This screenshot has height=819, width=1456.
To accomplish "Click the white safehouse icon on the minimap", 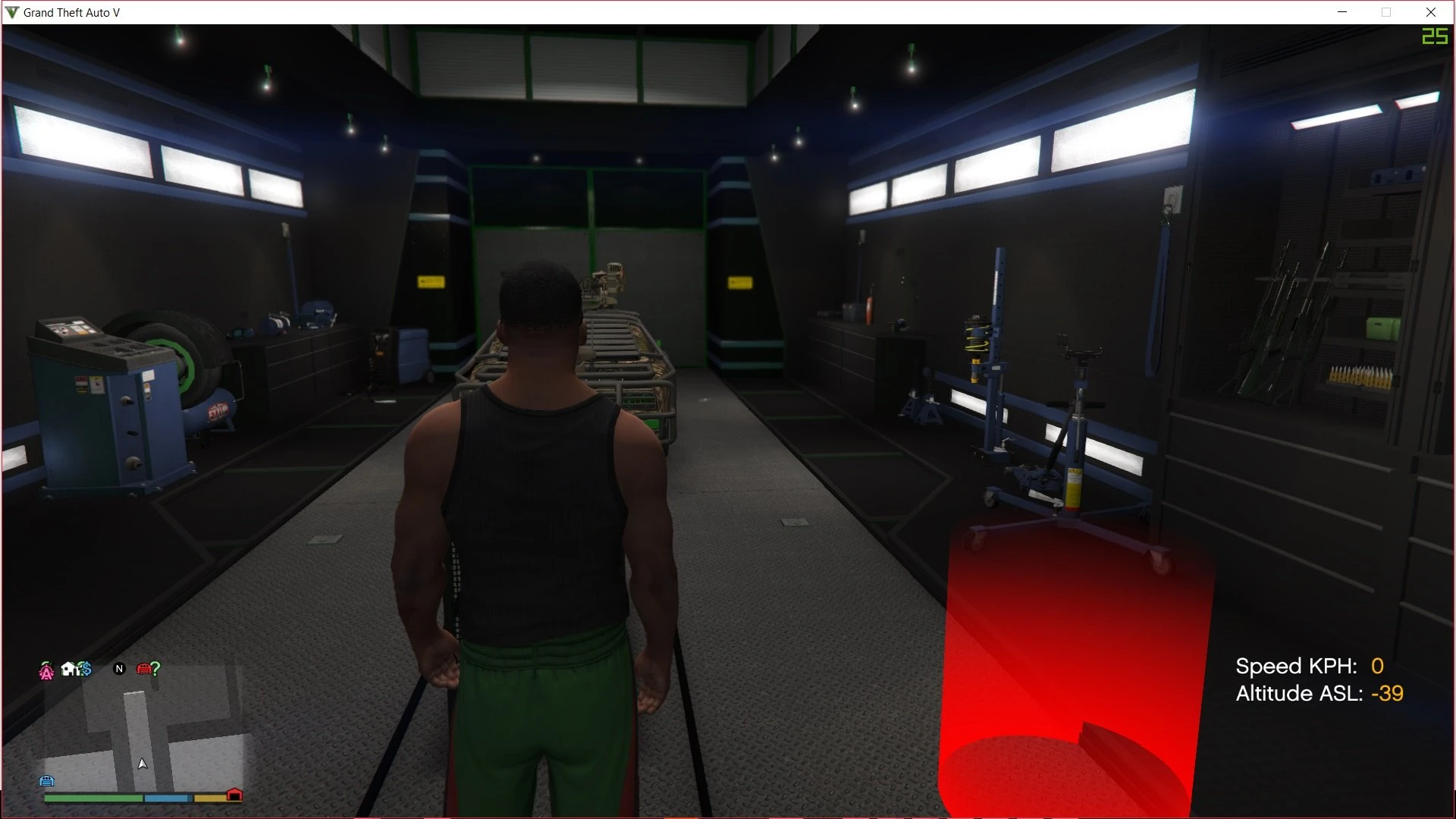I will pos(67,669).
